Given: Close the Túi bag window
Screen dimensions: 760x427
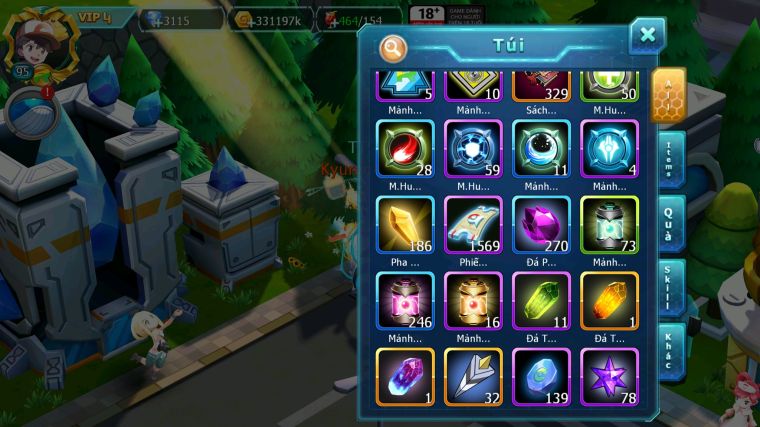Looking at the screenshot, I should pos(647,36).
